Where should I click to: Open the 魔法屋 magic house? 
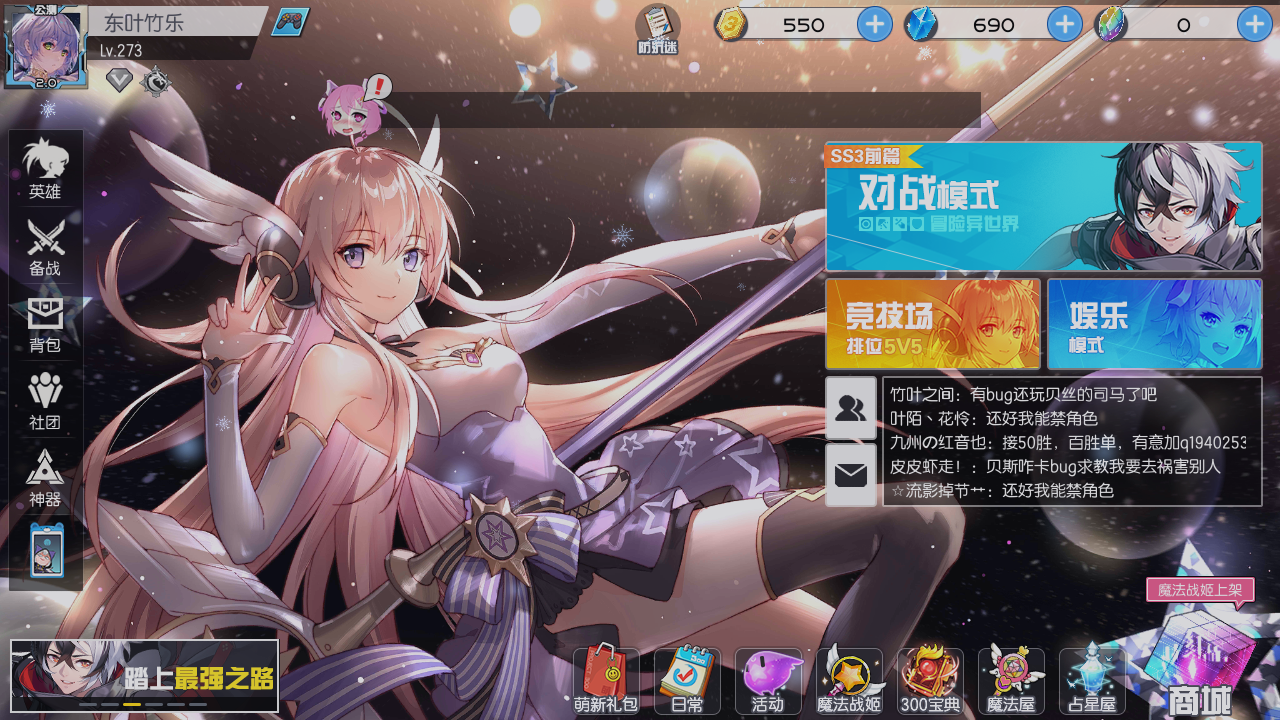click(x=1012, y=678)
